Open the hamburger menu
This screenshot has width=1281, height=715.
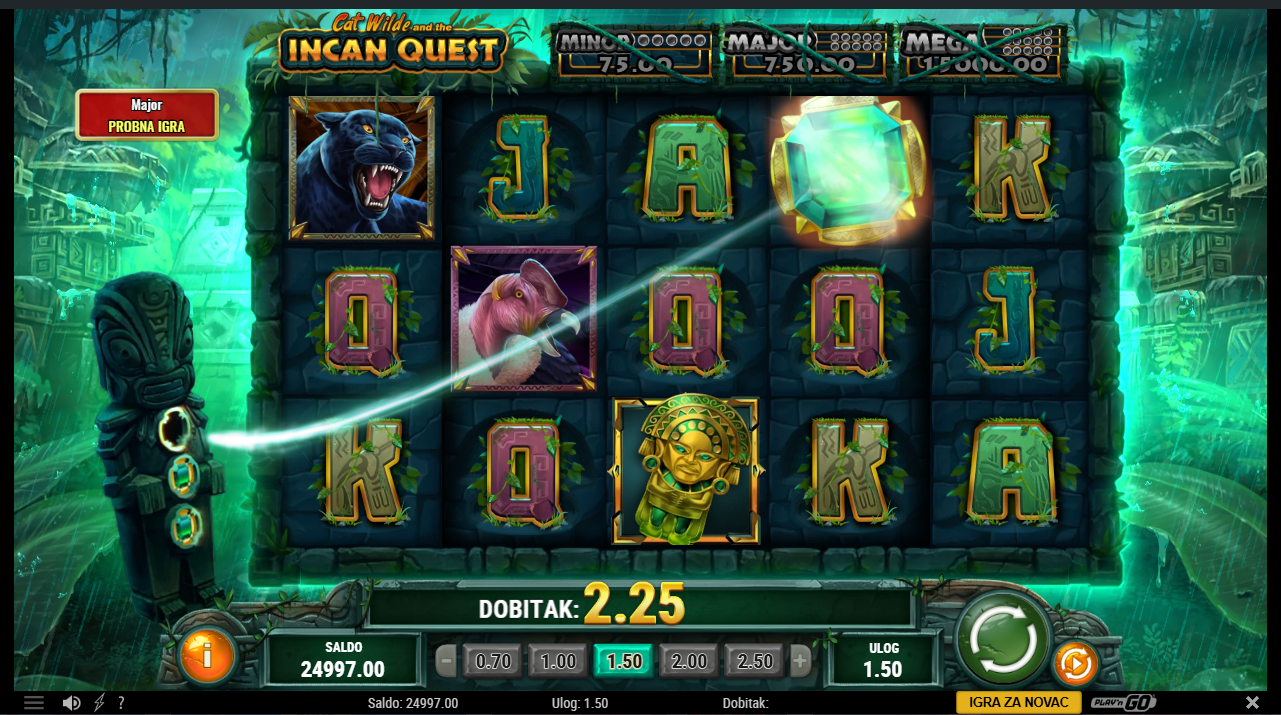34,703
